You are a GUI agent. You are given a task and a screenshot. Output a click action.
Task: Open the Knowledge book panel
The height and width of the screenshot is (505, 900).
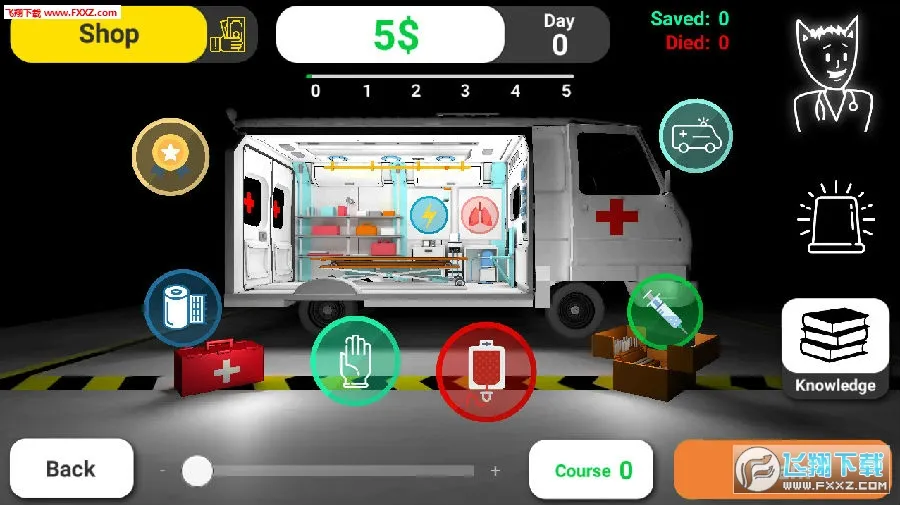click(x=835, y=348)
